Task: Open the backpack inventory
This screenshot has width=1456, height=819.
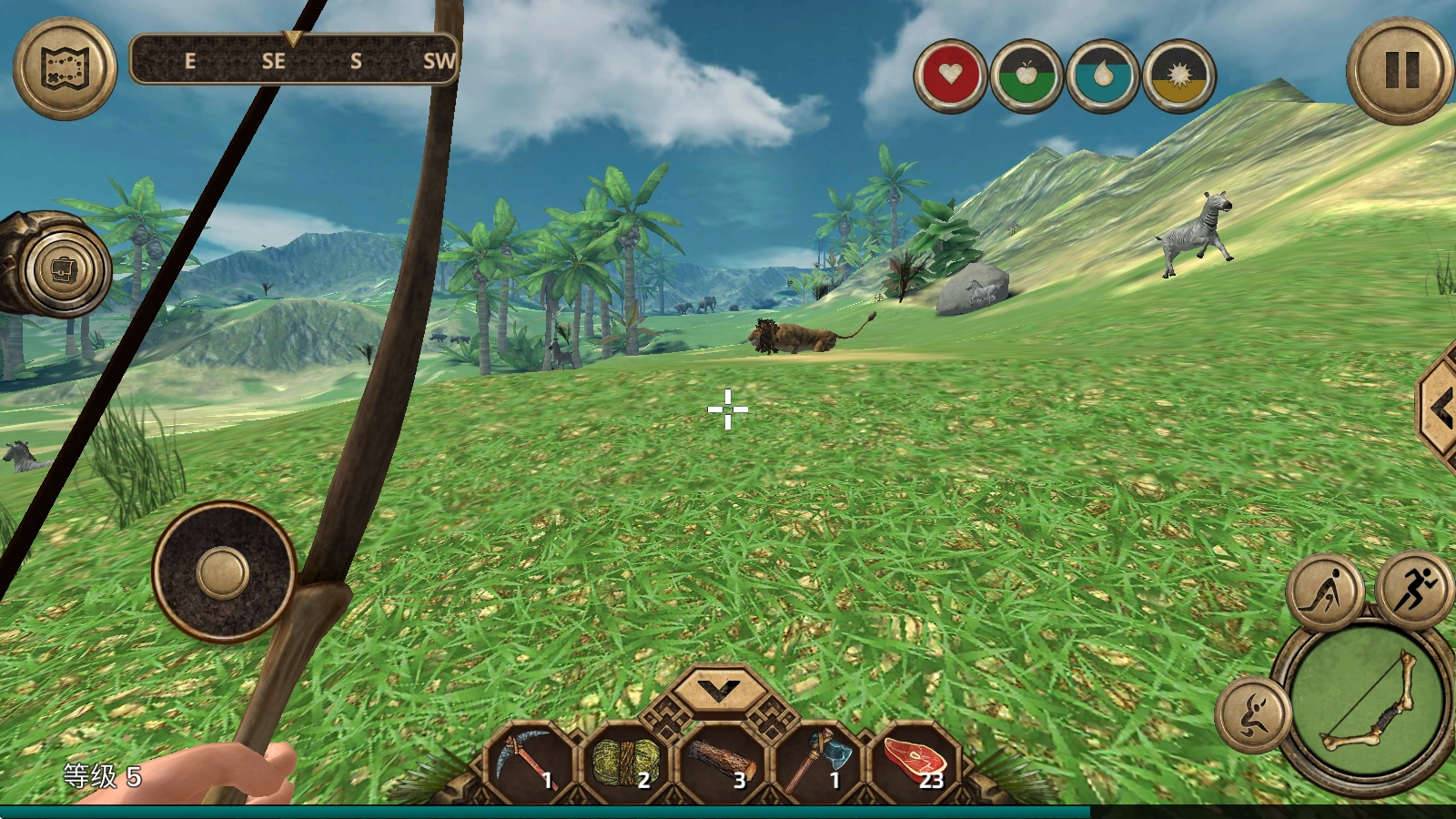Action: (x=65, y=269)
